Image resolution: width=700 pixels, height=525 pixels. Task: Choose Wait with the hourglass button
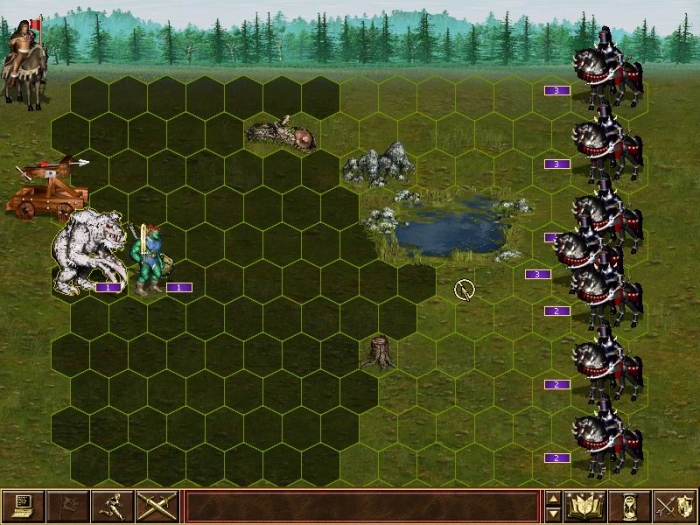click(x=629, y=507)
